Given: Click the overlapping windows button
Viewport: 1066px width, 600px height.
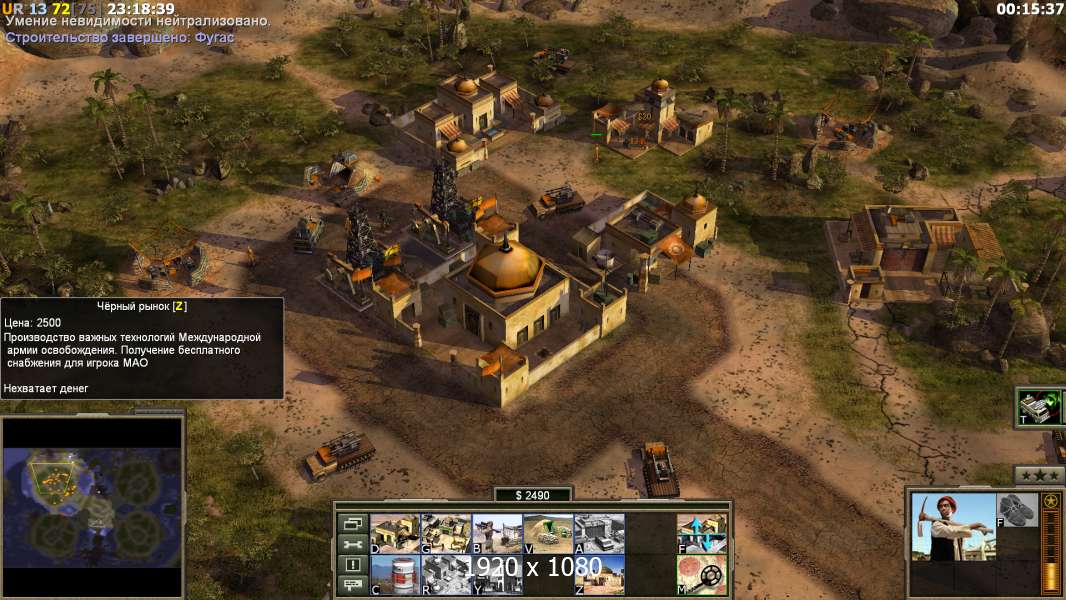Looking at the screenshot, I should [352, 523].
